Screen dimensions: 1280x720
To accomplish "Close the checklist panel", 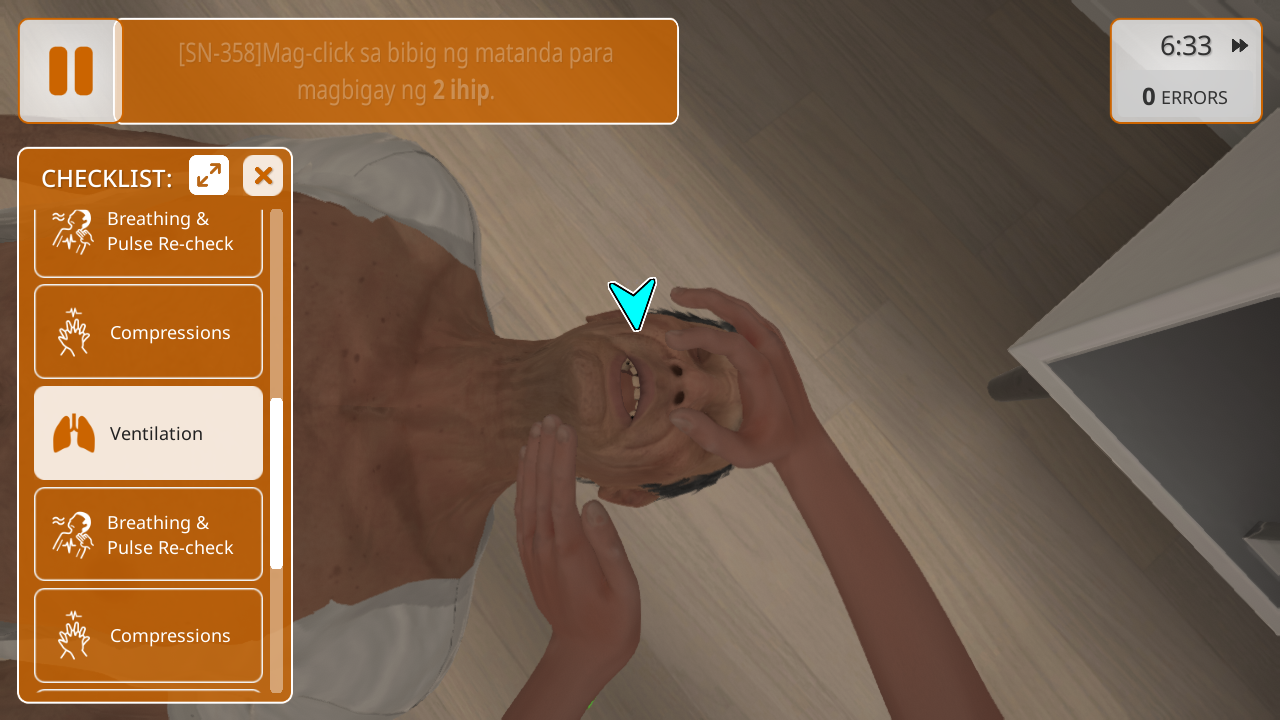I will 263,176.
